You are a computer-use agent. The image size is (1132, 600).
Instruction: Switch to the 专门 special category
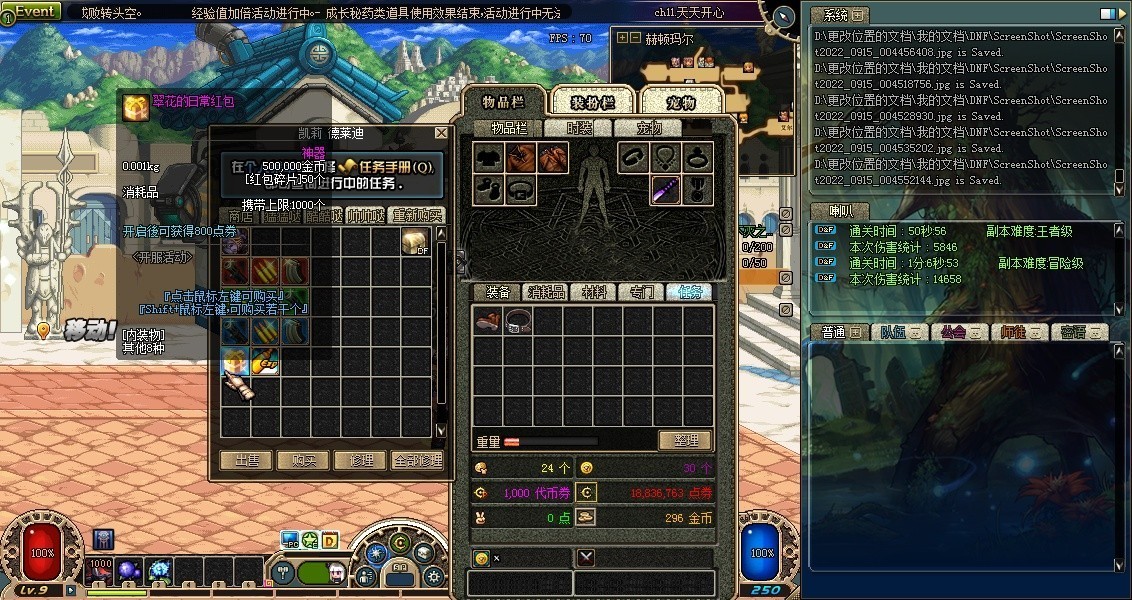pos(642,292)
